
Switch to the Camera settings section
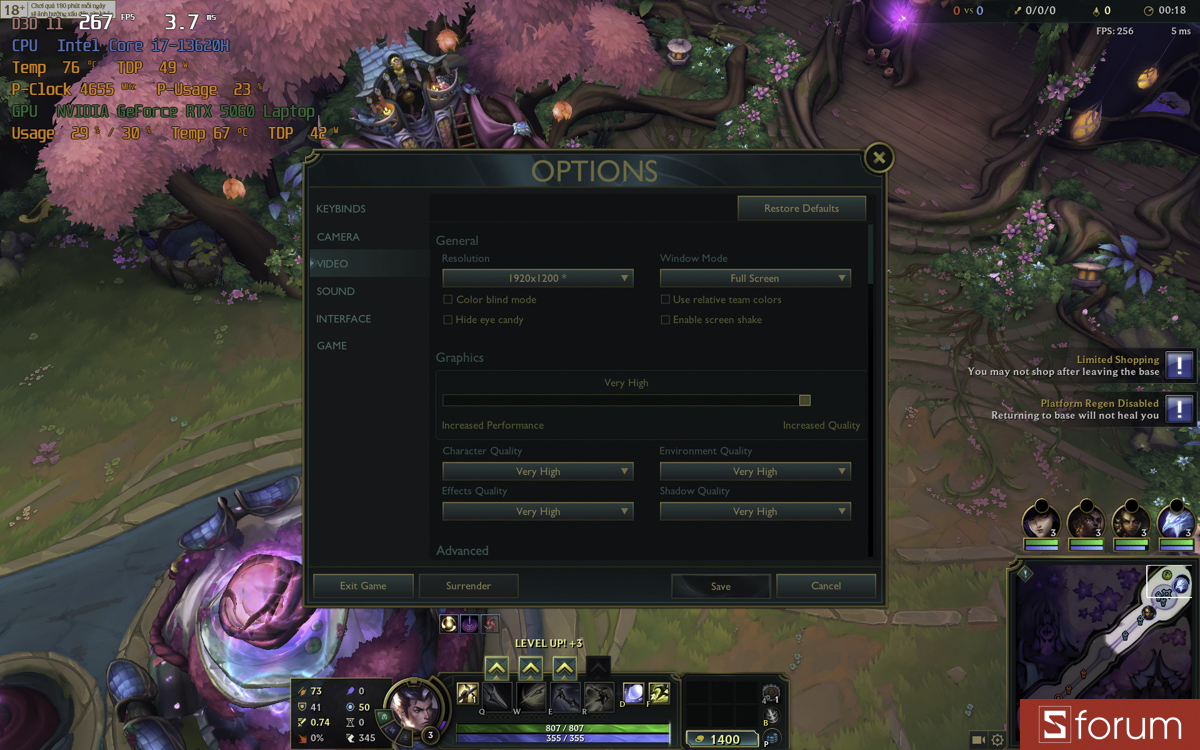point(338,237)
